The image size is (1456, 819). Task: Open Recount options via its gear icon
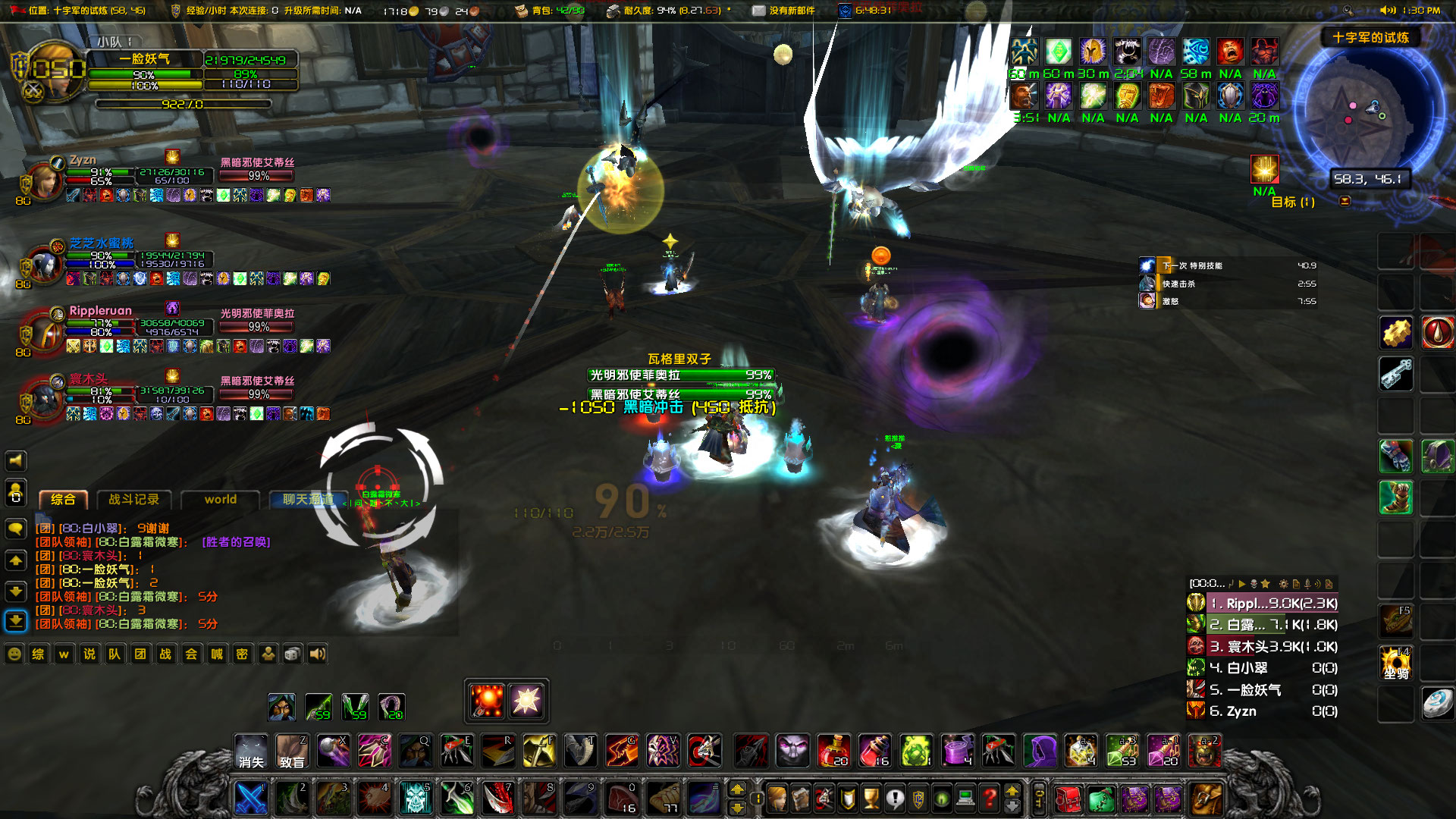1284,584
